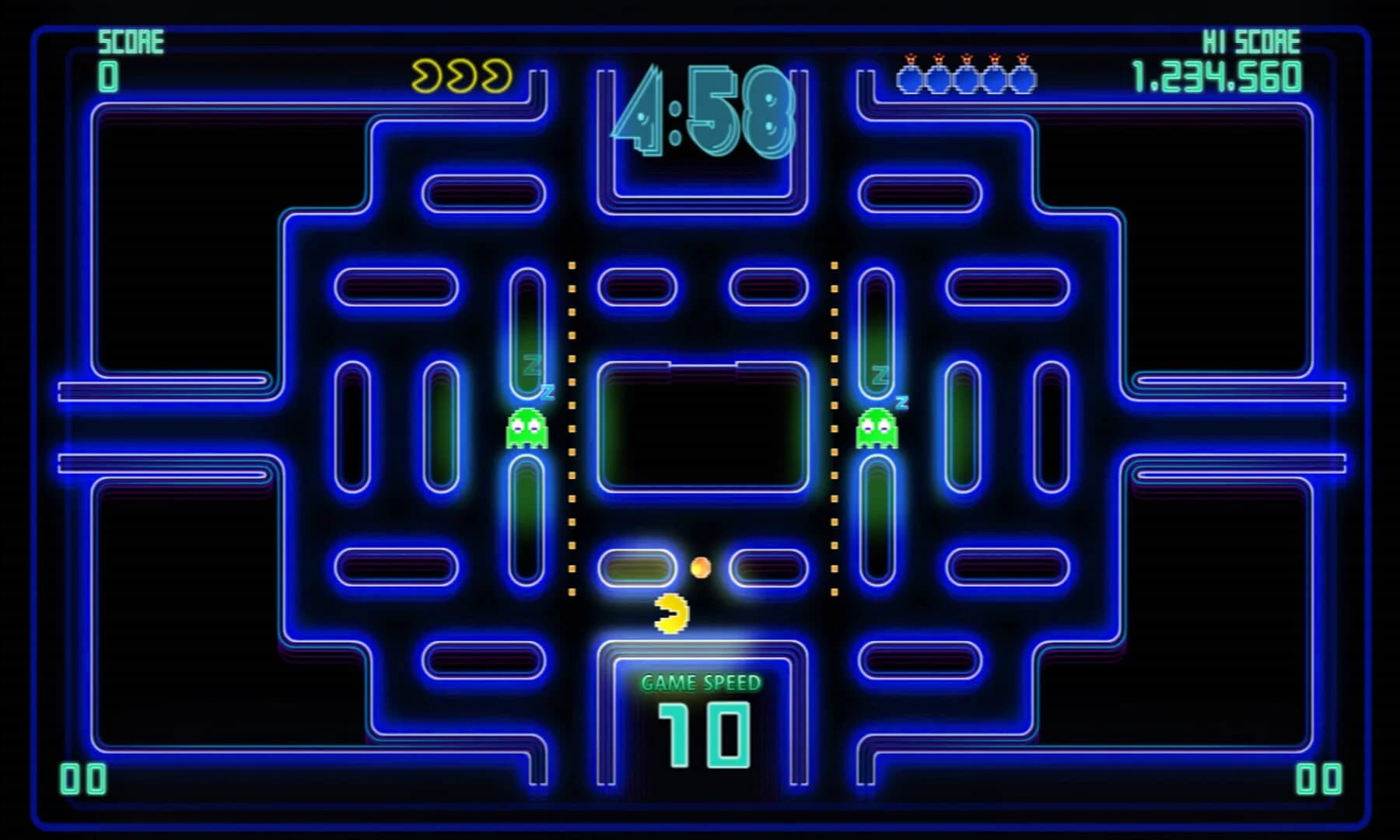Click the third yellow Pac-Man life icon
1400x840 pixels.
click(x=495, y=74)
